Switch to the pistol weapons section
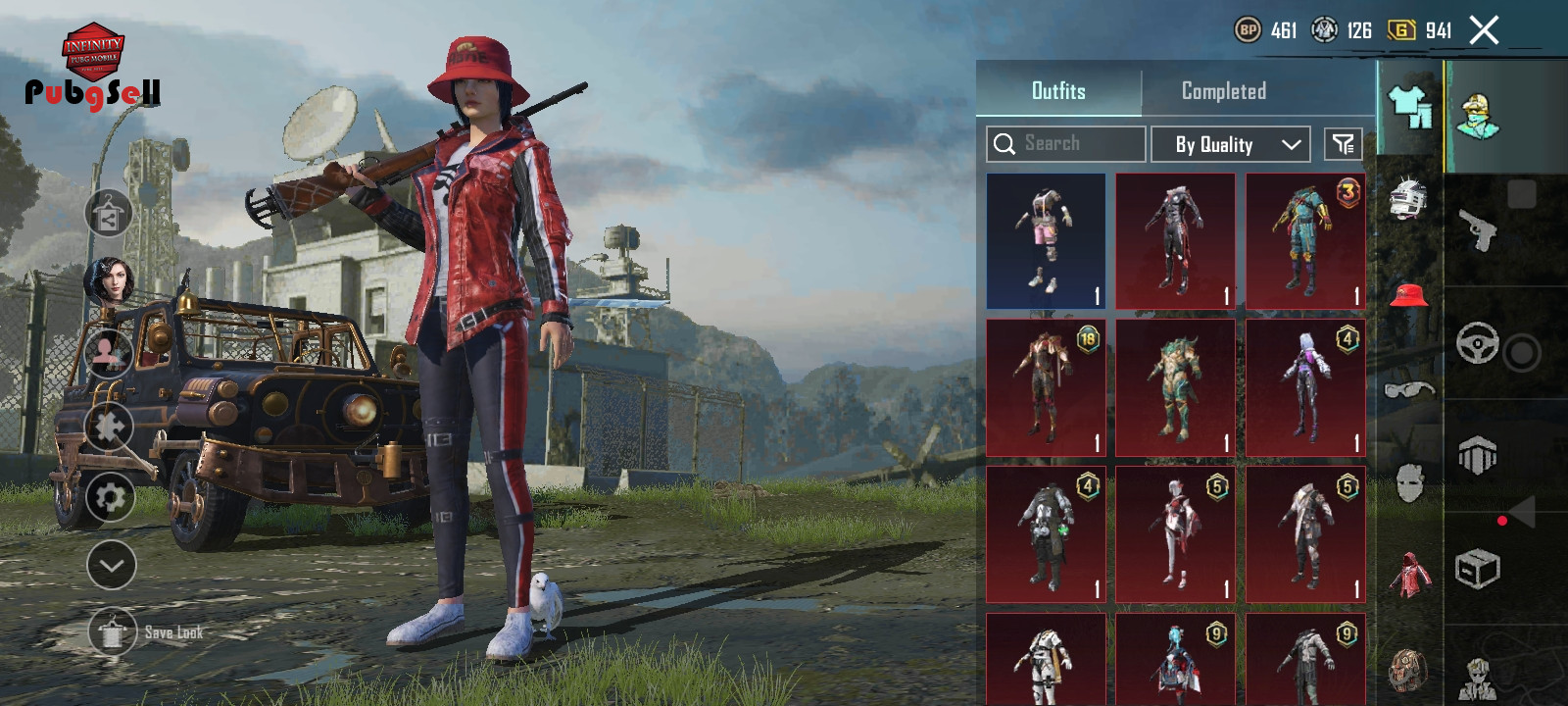This screenshot has height=706, width=1568. (x=1478, y=230)
